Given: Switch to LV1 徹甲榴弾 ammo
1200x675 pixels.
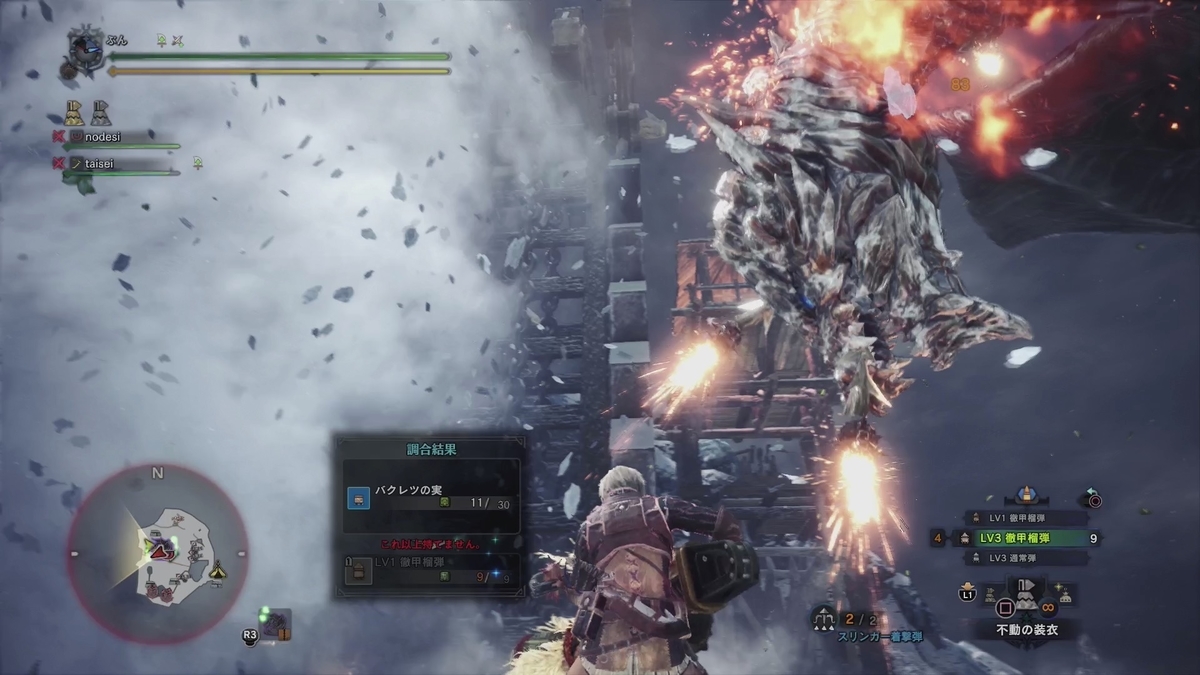Looking at the screenshot, I should [1024, 518].
